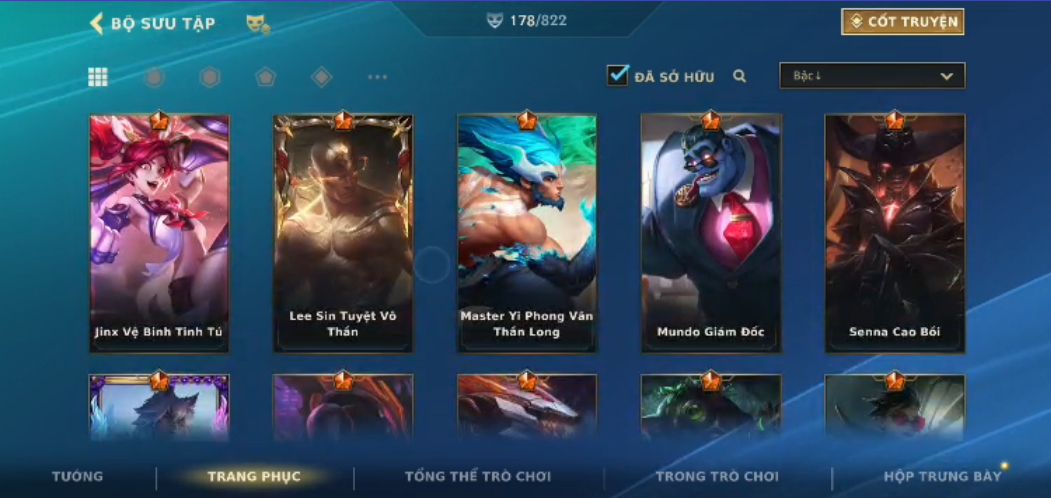Toggle the Đã Sở Hữu checkbox
Screen dimensions: 1051x498
pyautogui.click(x=618, y=75)
